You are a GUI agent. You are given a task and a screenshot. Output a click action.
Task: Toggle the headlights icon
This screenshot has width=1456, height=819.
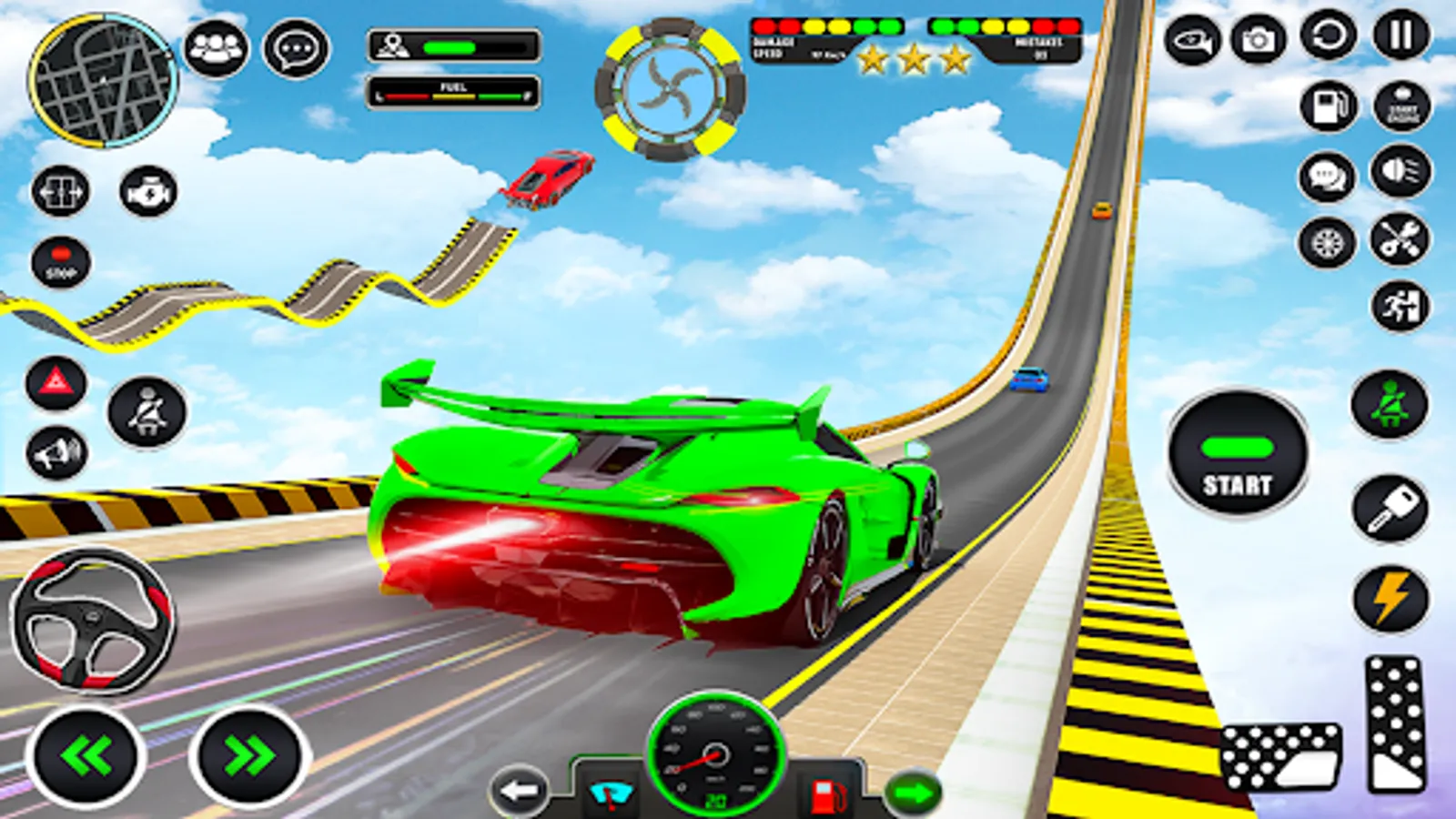1400,172
